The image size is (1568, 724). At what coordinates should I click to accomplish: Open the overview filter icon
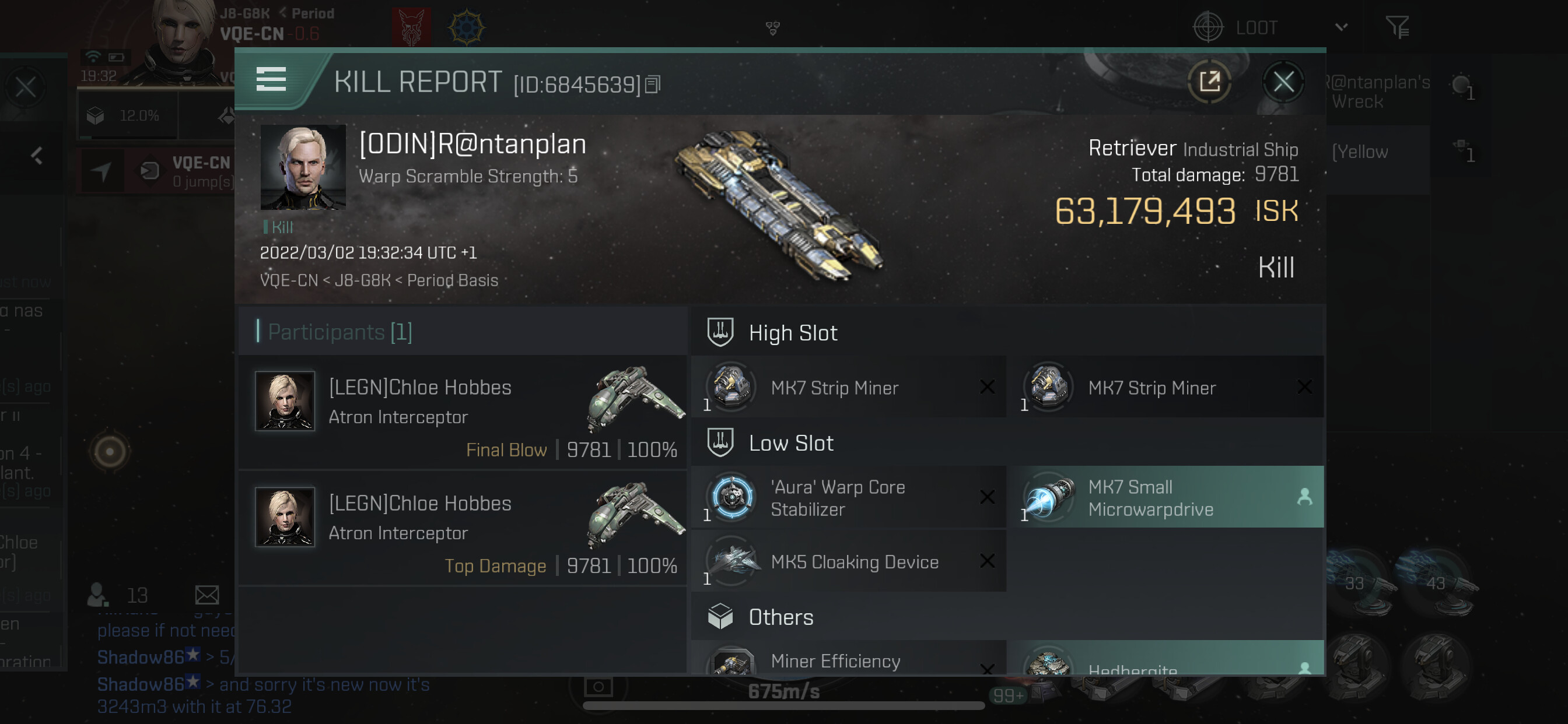coord(1397,28)
